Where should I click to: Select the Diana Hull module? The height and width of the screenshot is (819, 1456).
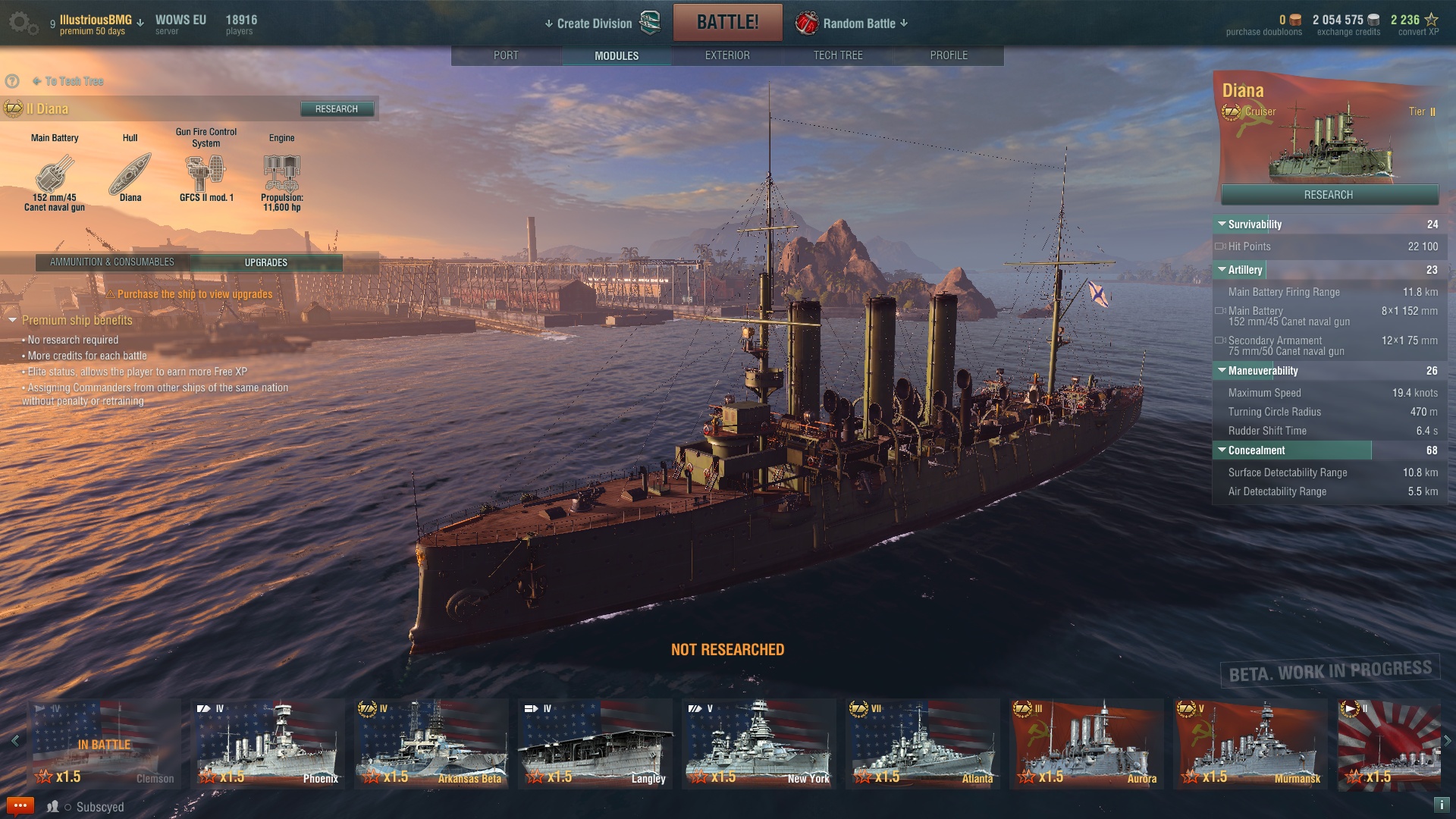(x=130, y=175)
